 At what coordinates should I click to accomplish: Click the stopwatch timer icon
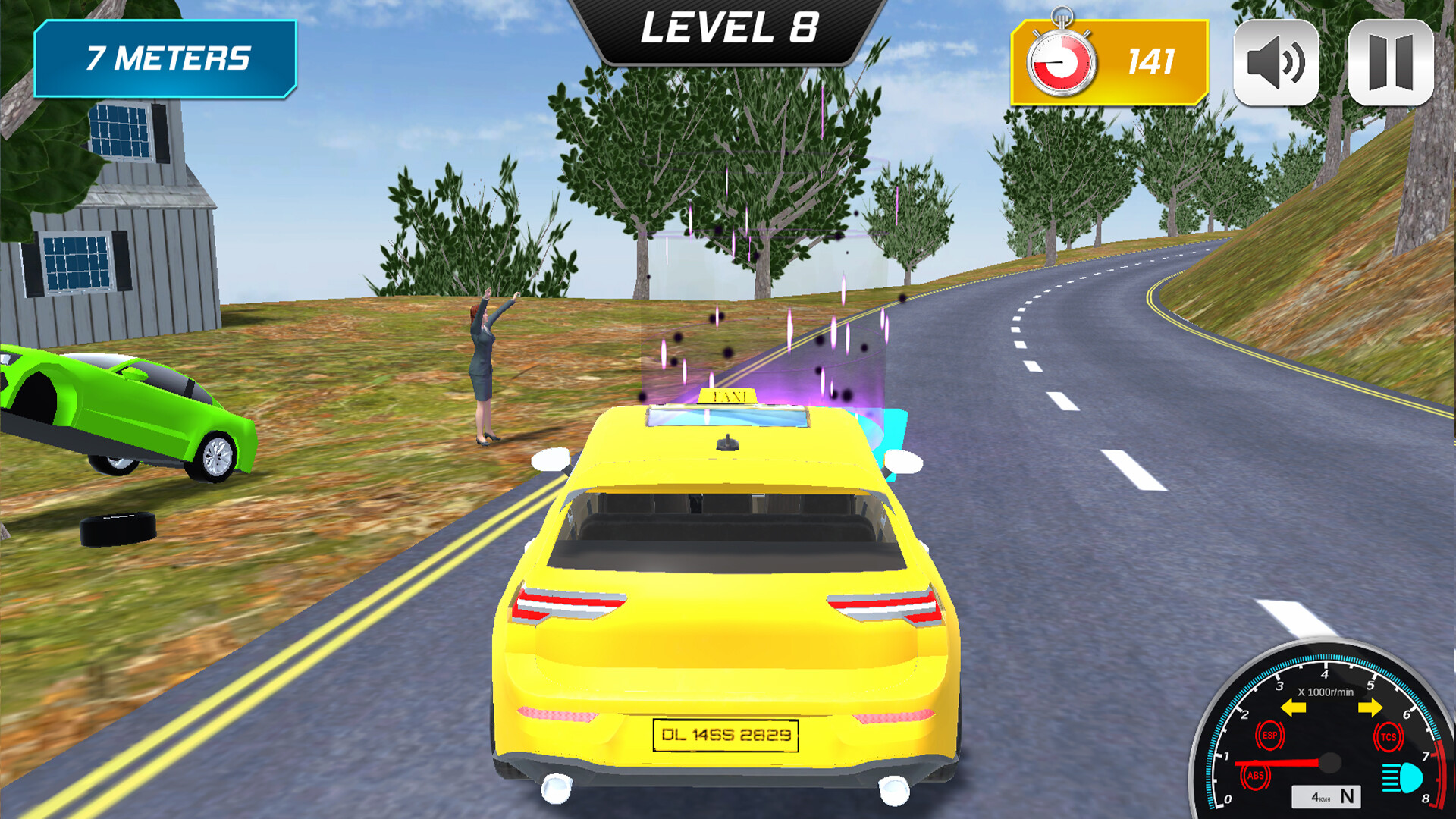1062,55
